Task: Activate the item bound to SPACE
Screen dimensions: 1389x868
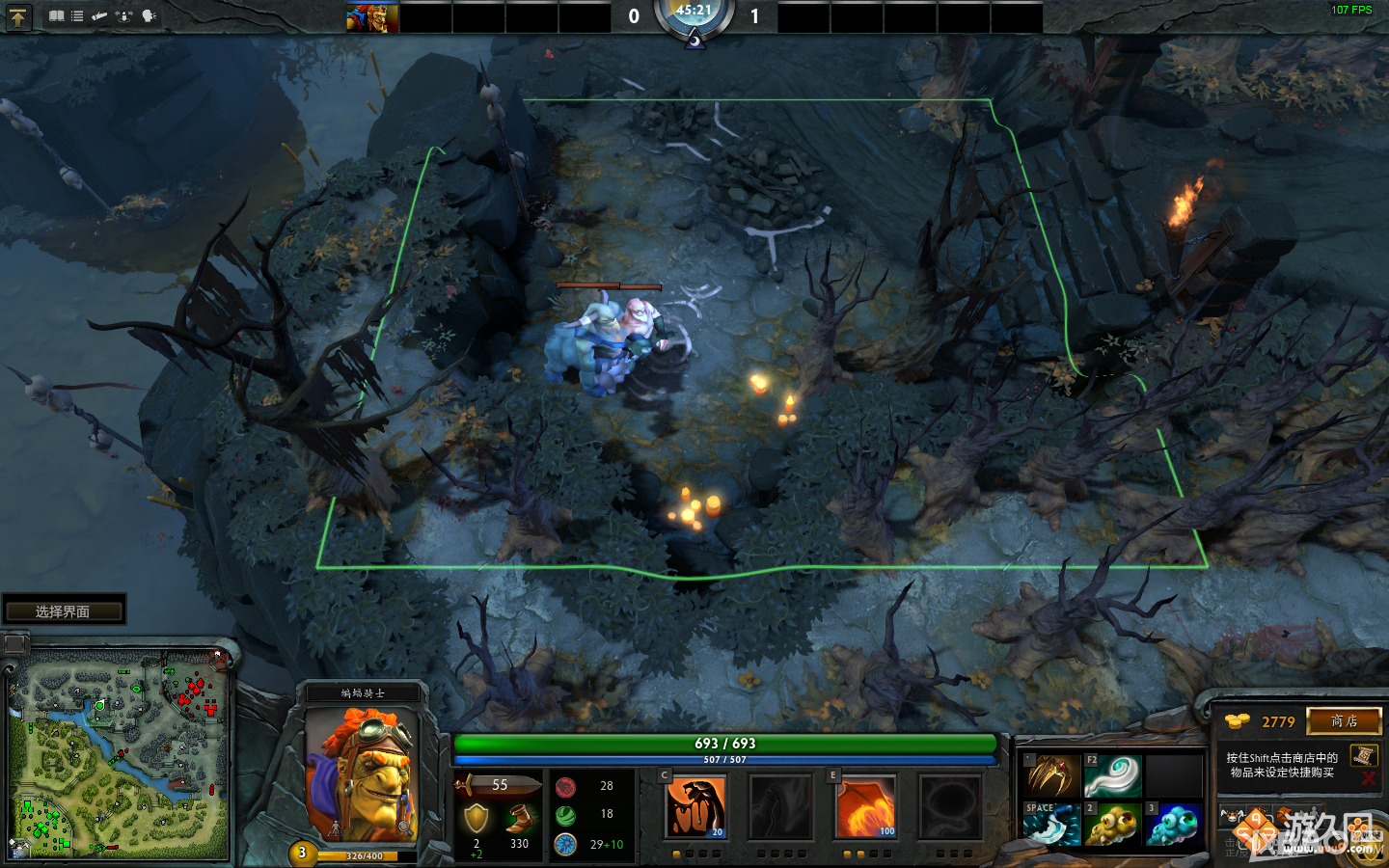Action: 1050,825
